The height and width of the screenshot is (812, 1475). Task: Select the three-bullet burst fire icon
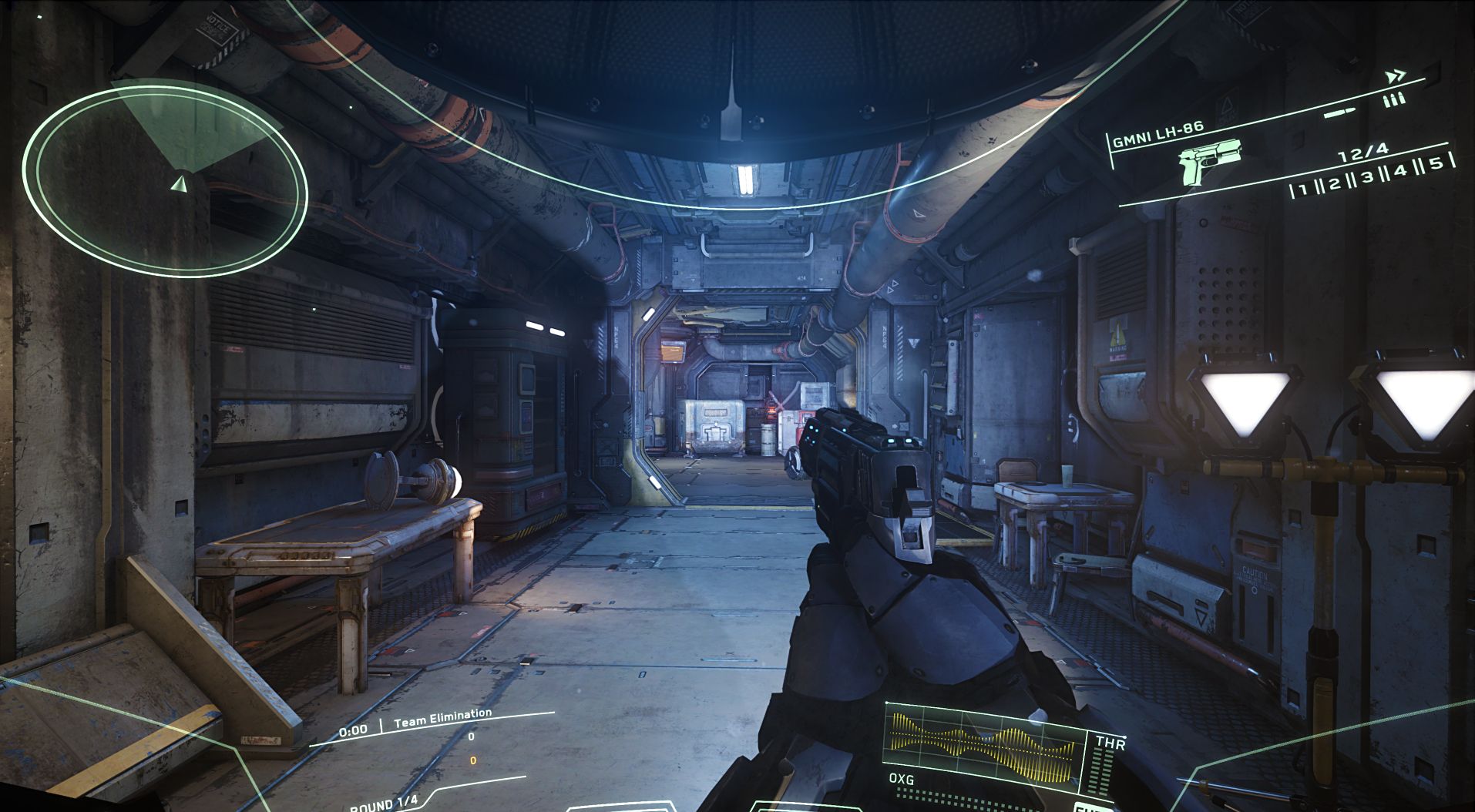[1394, 100]
